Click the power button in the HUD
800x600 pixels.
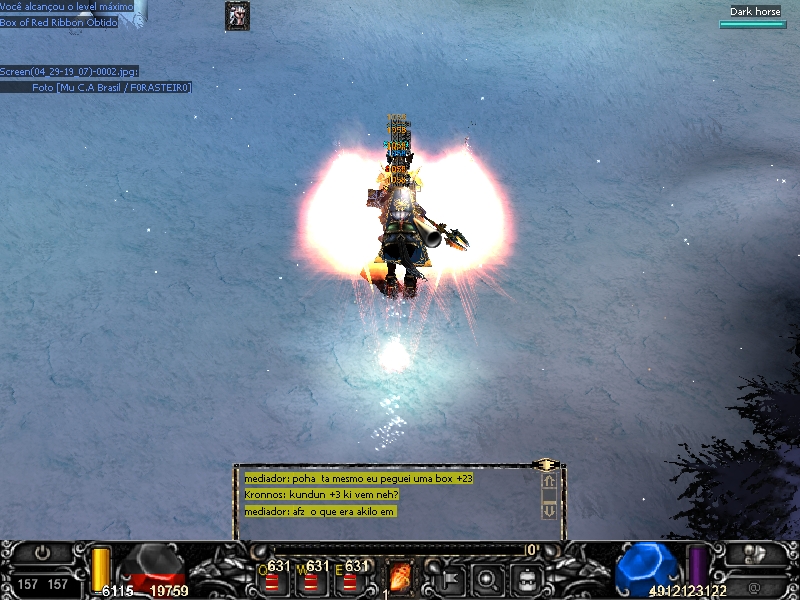42,552
